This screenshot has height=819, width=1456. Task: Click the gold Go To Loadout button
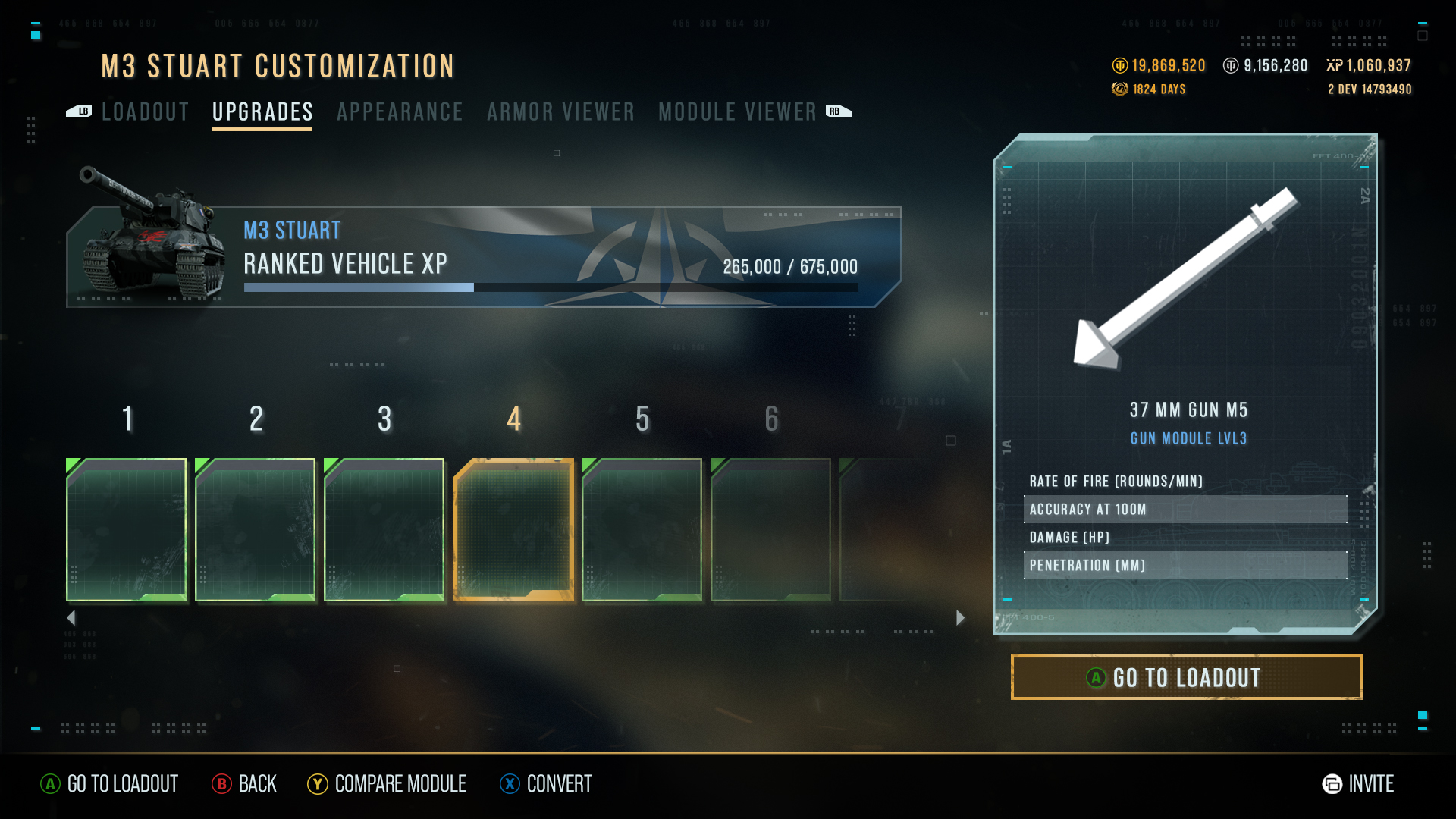1186,677
